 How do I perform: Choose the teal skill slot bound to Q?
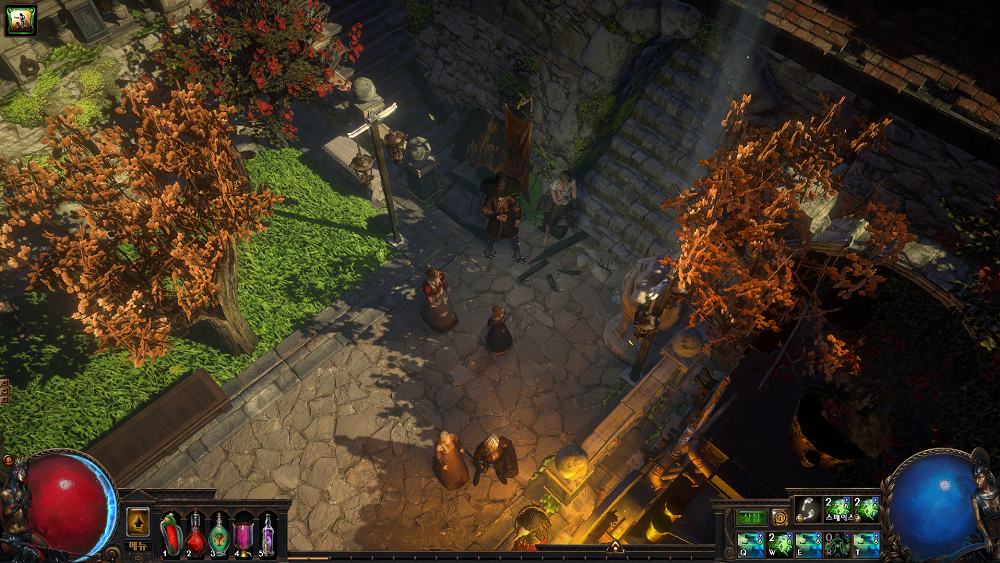[x=751, y=544]
